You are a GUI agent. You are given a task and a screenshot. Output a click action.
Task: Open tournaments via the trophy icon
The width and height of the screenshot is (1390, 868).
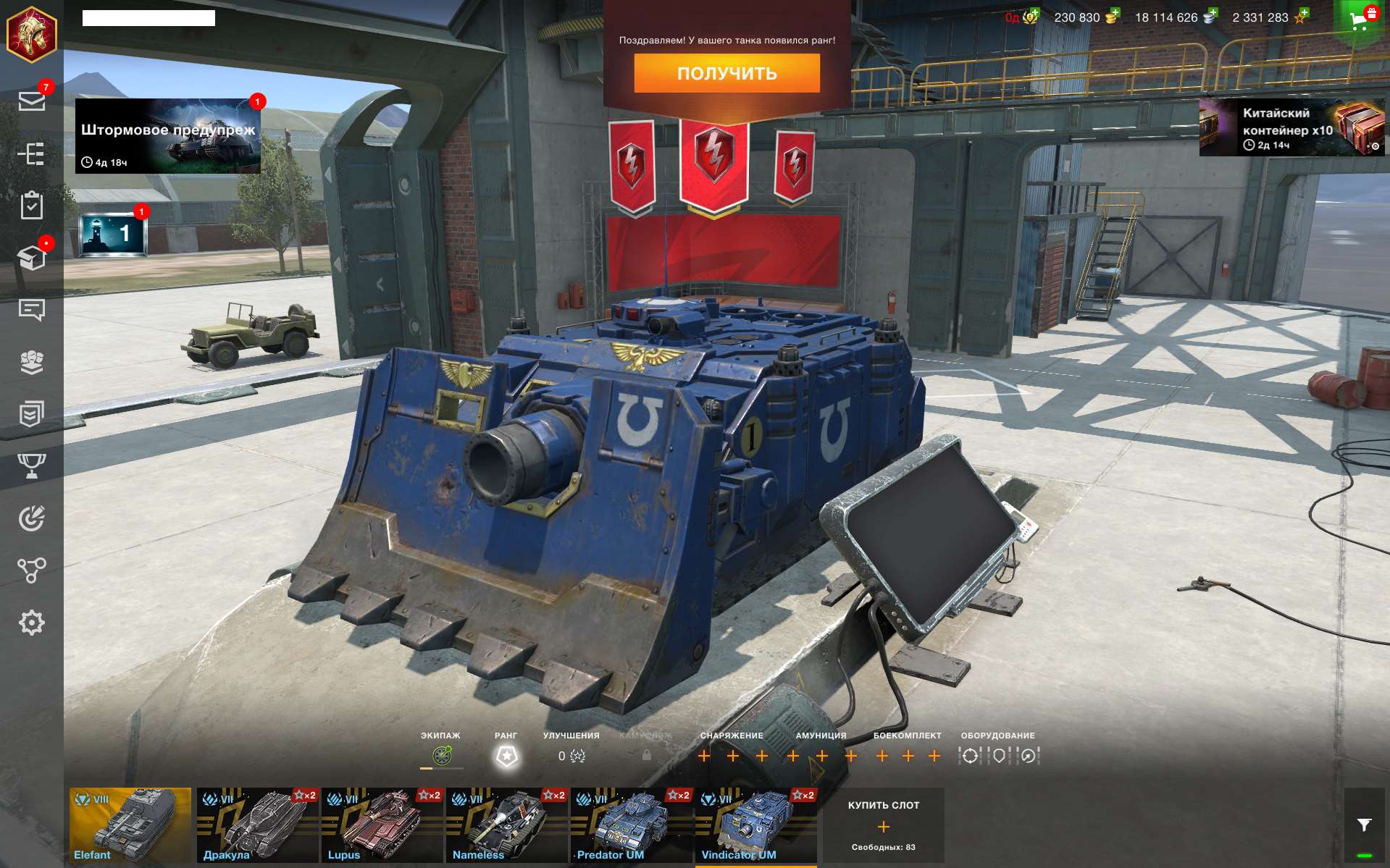pos(33,467)
